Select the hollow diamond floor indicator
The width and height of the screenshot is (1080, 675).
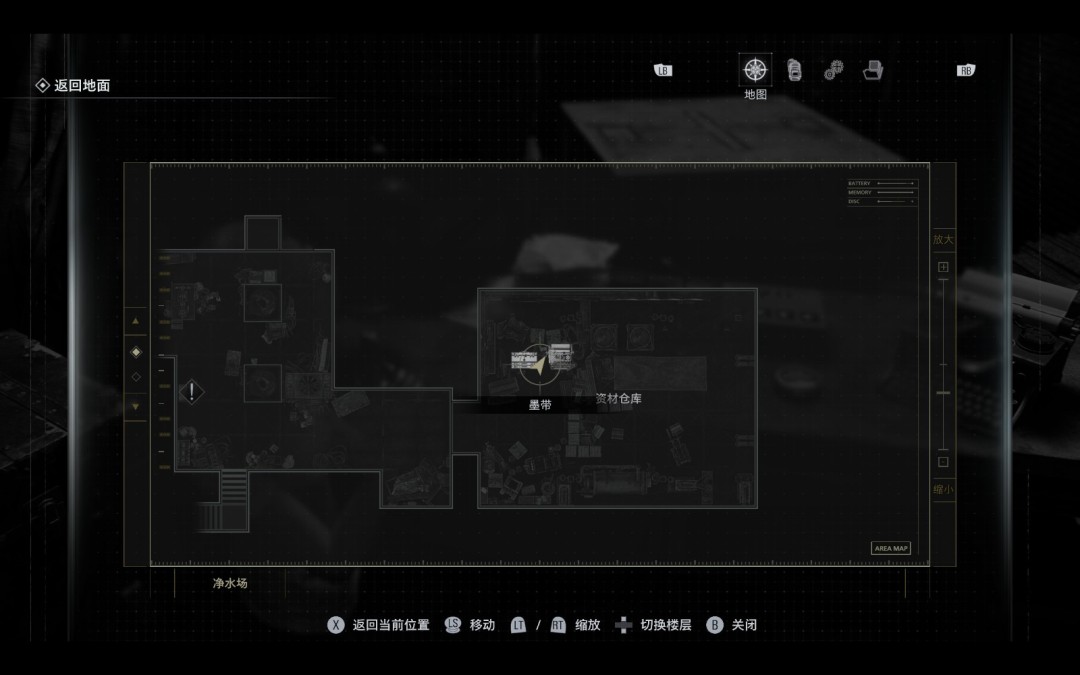[136, 377]
